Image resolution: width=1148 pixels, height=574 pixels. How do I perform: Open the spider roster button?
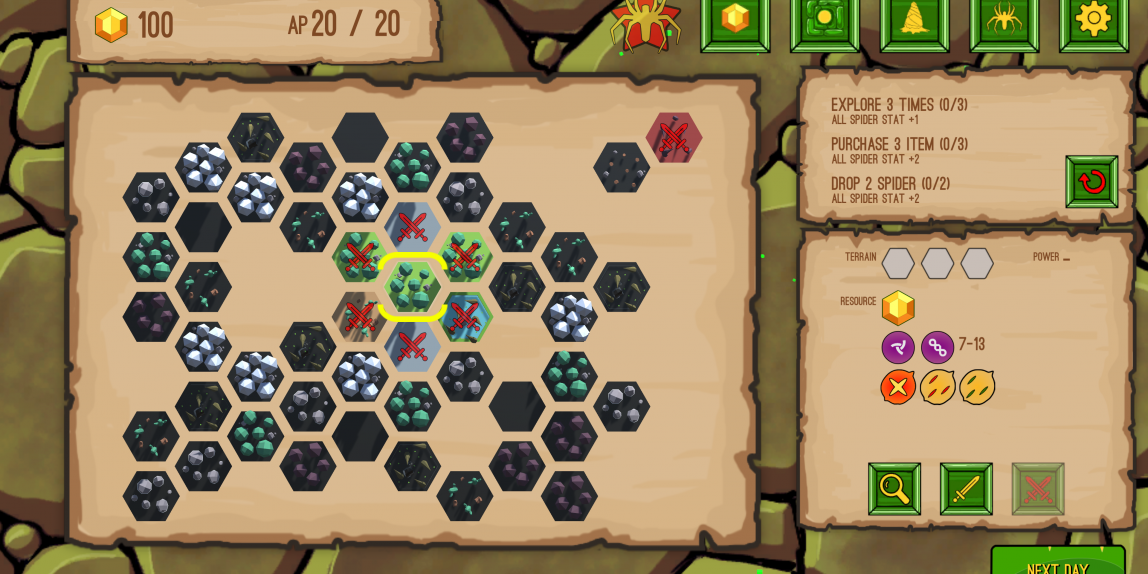pos(1003,20)
